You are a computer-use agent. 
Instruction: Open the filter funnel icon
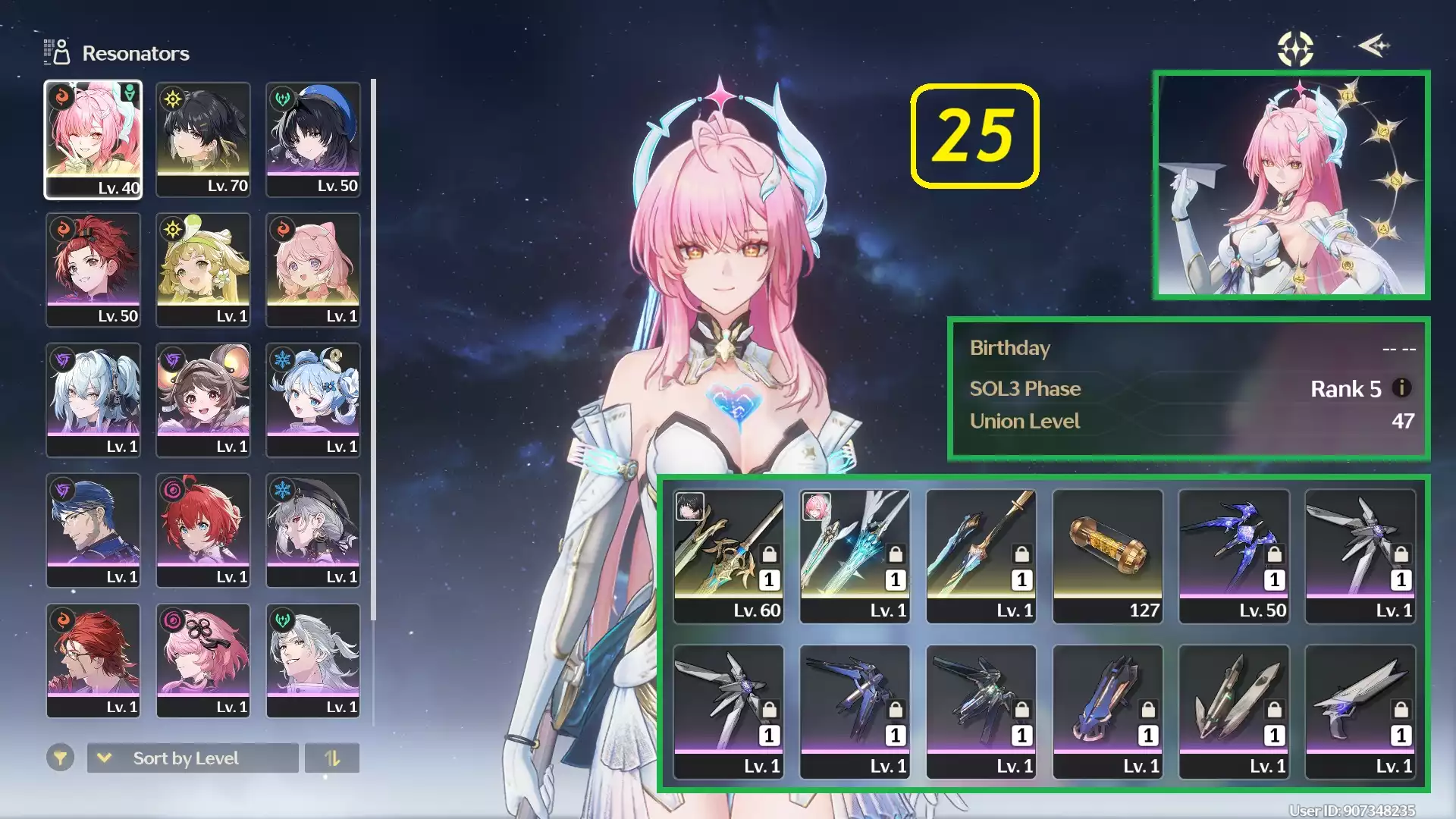[x=61, y=758]
